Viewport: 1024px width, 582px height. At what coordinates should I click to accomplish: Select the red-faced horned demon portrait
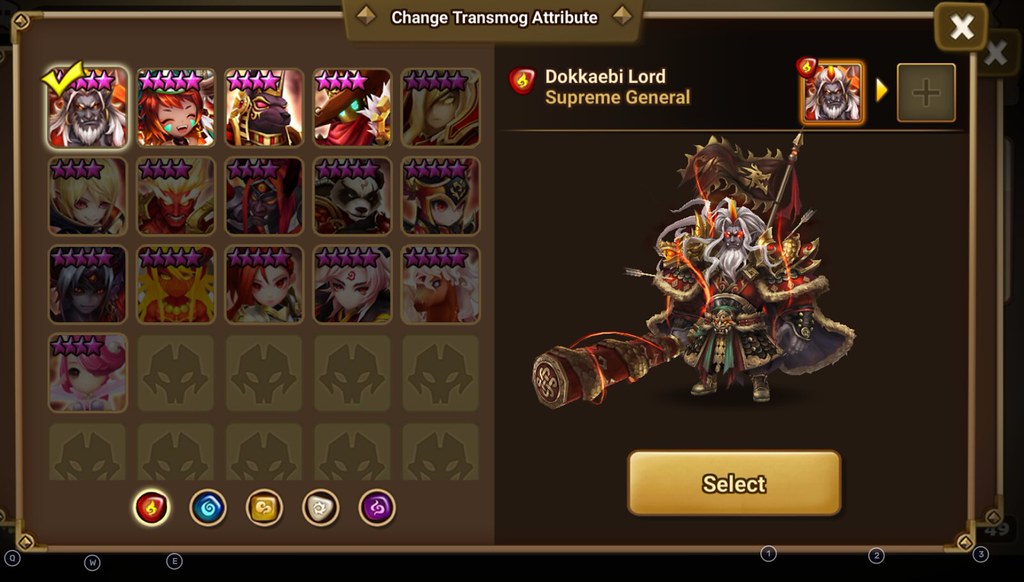(x=176, y=196)
